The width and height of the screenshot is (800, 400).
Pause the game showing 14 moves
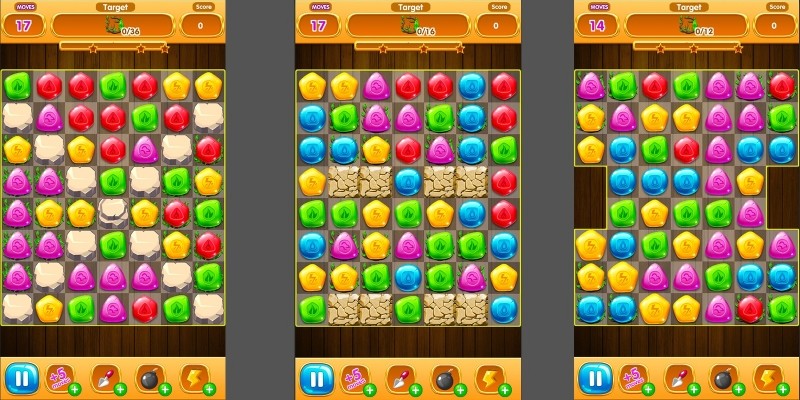click(x=594, y=378)
